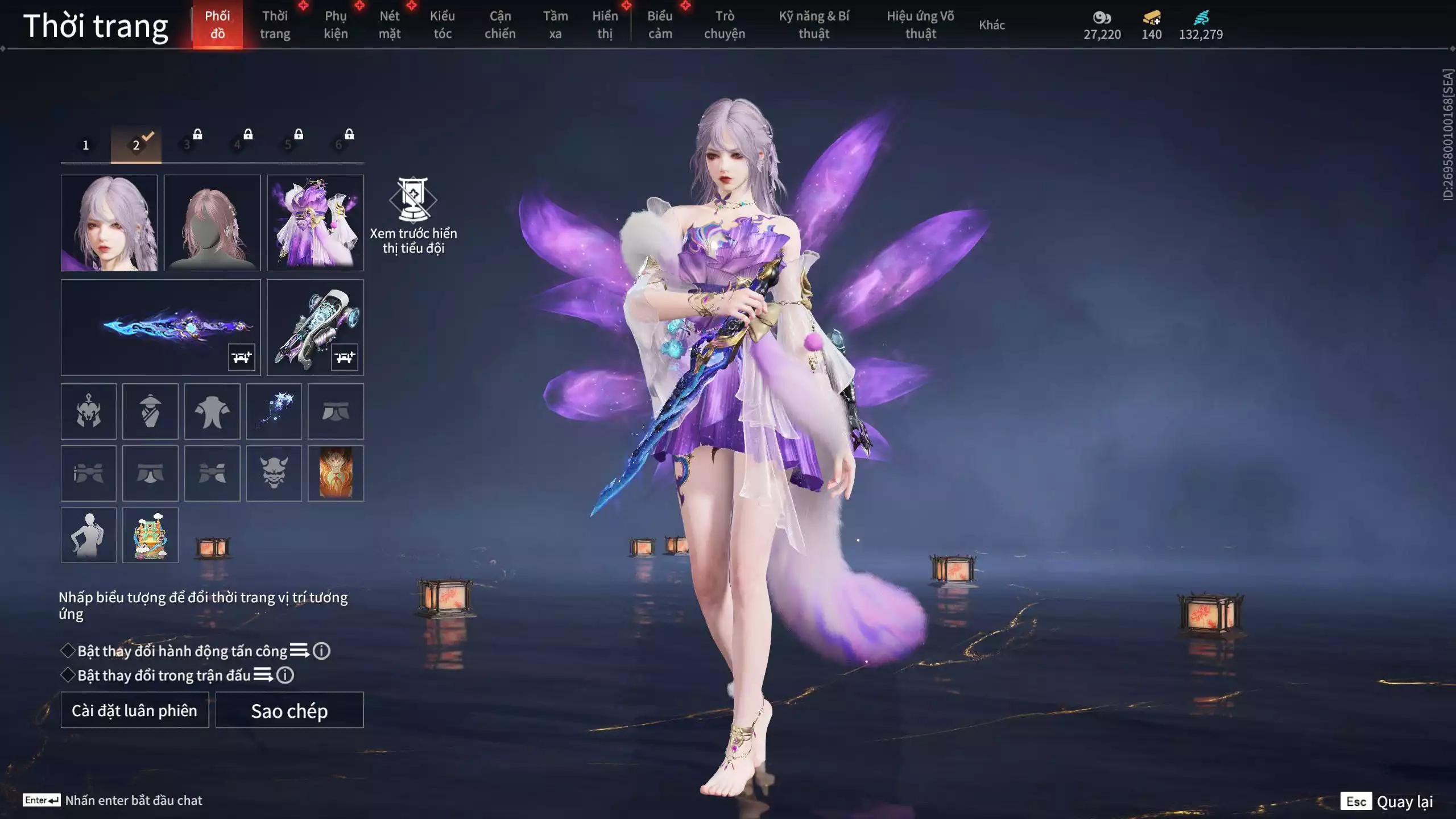Select the body pose silhouette slot icon
The width and height of the screenshot is (1456, 819).
[x=88, y=535]
